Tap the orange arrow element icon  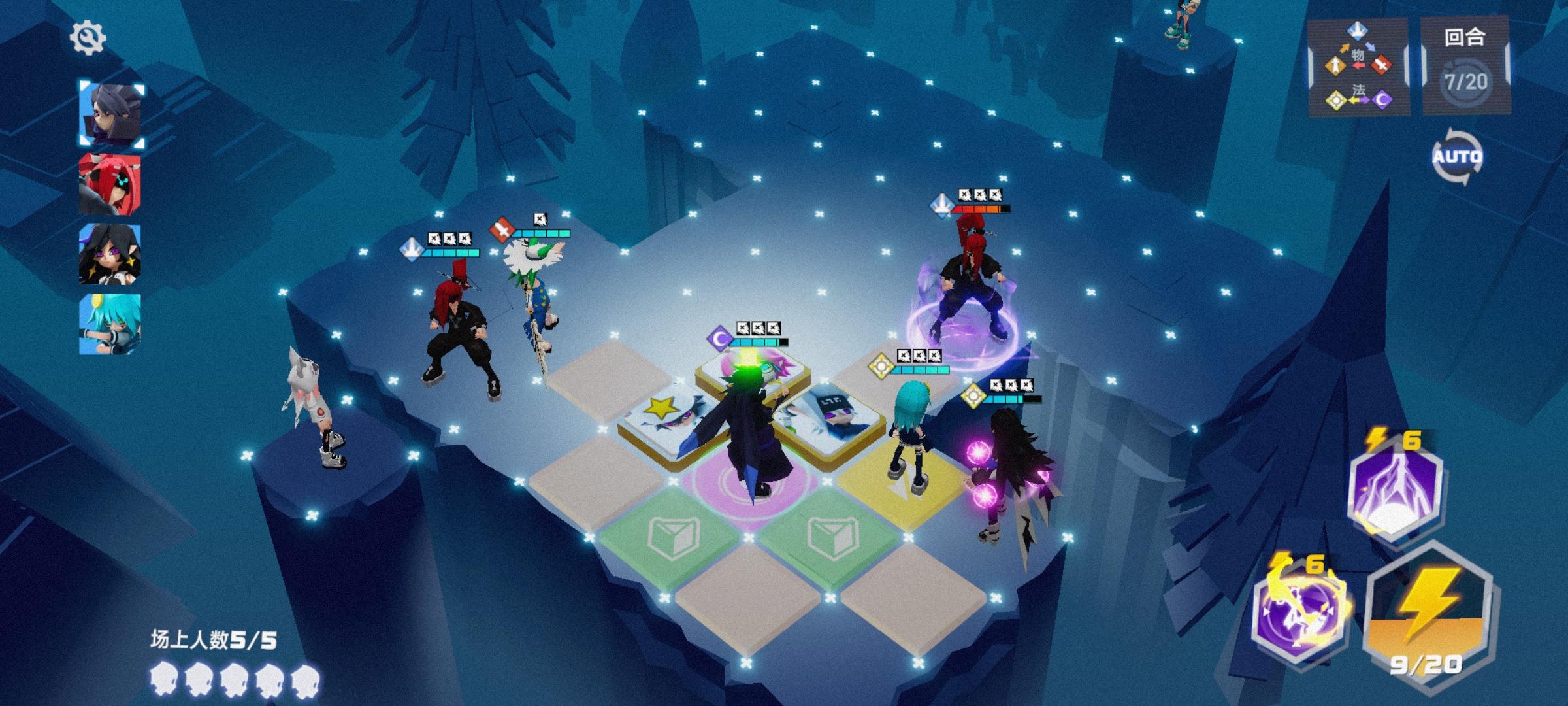pos(1334,65)
